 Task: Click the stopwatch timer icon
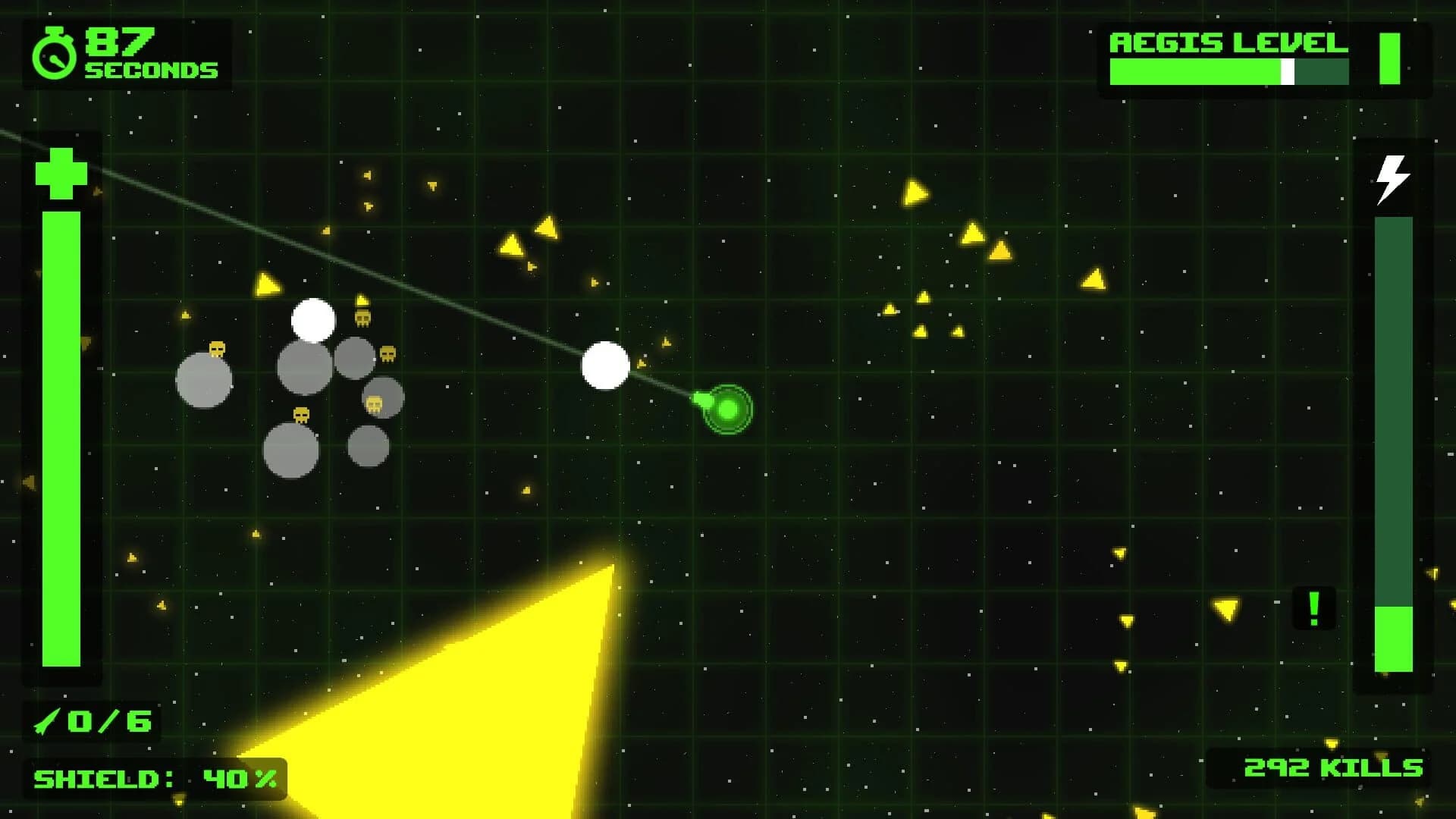pos(55,52)
